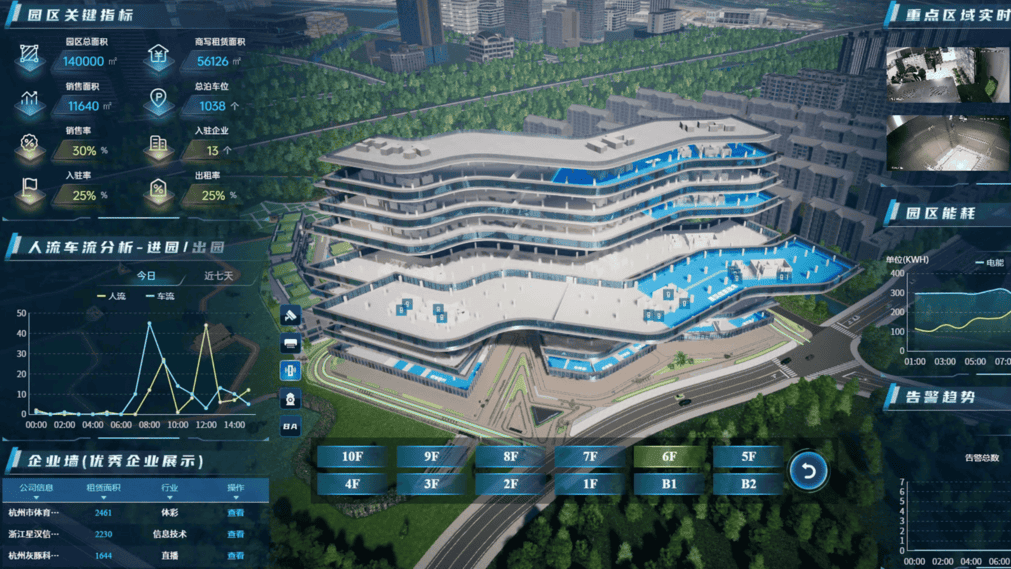
Task: Open basement level B2
Action: [748, 484]
